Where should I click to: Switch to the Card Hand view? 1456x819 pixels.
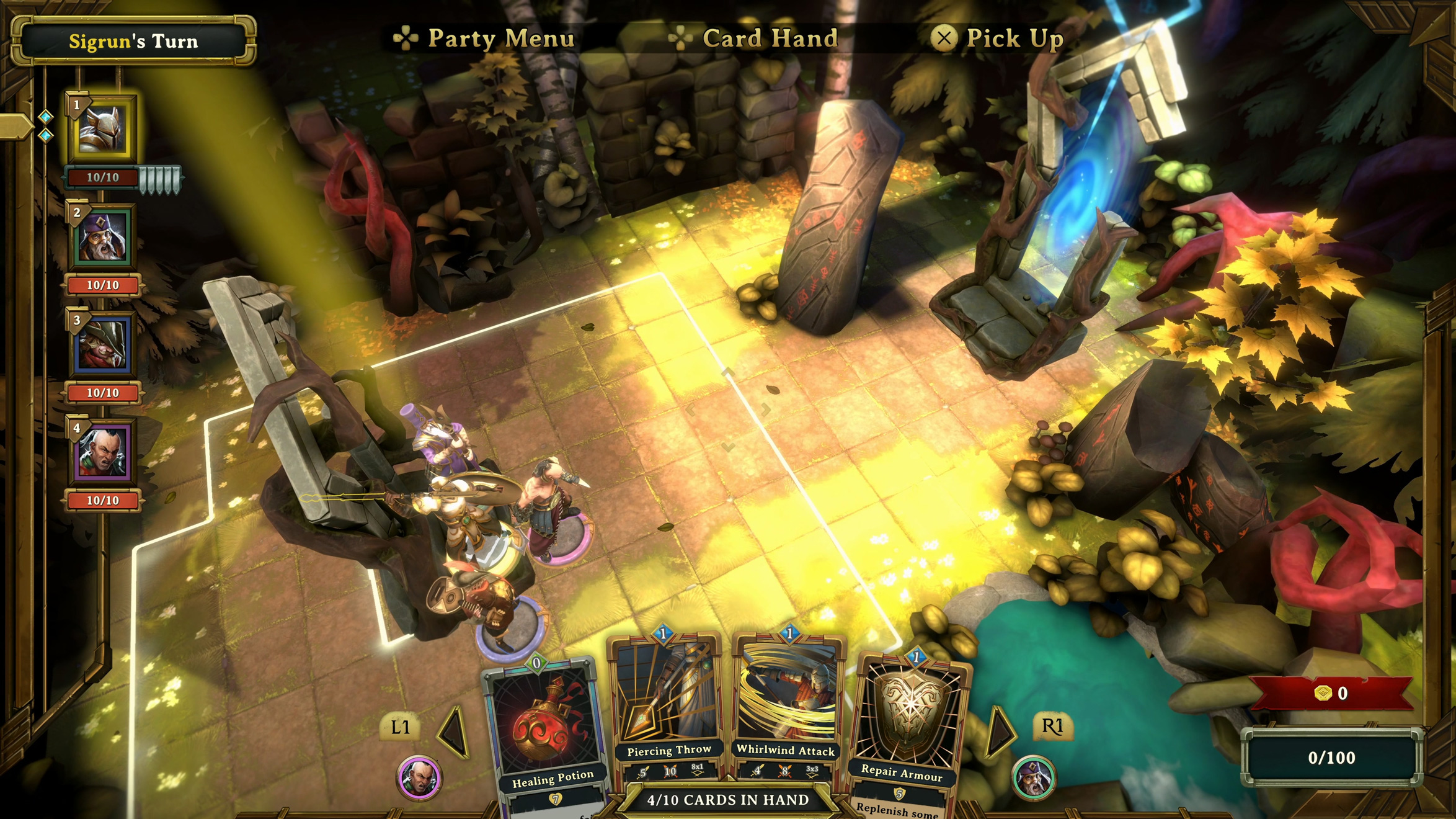coord(769,37)
